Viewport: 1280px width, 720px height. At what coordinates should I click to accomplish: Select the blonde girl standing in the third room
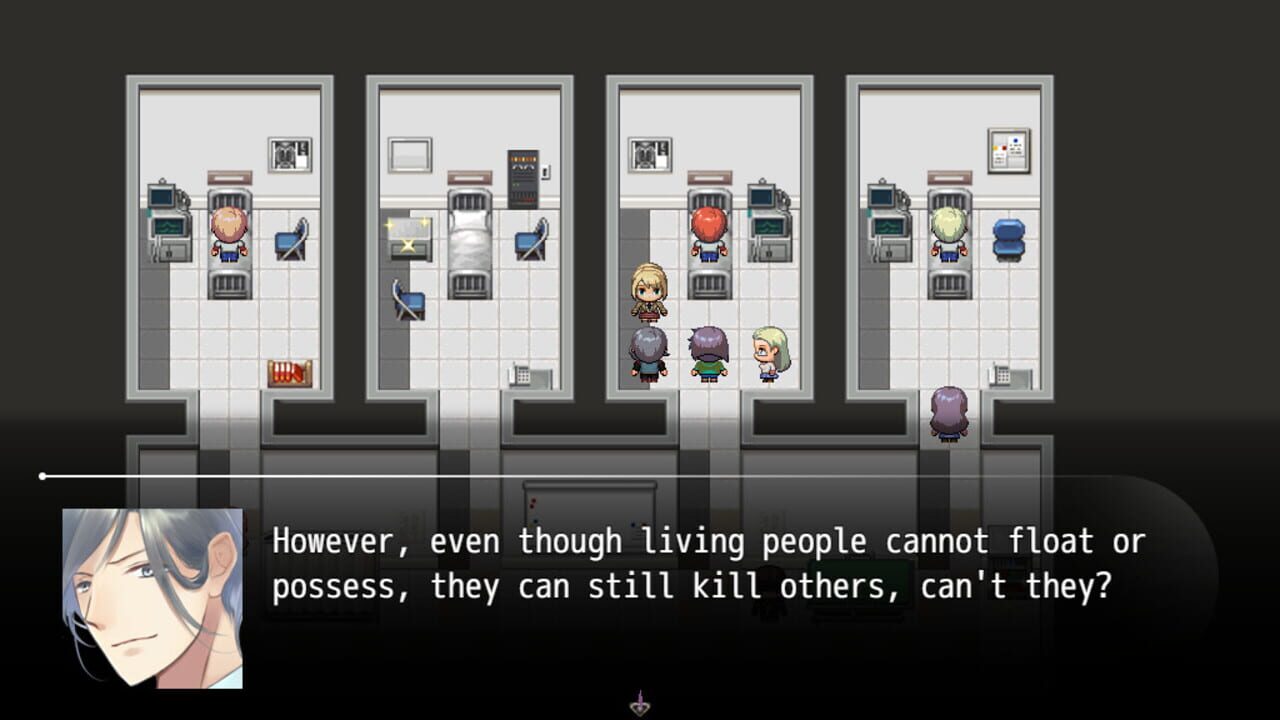[x=648, y=290]
